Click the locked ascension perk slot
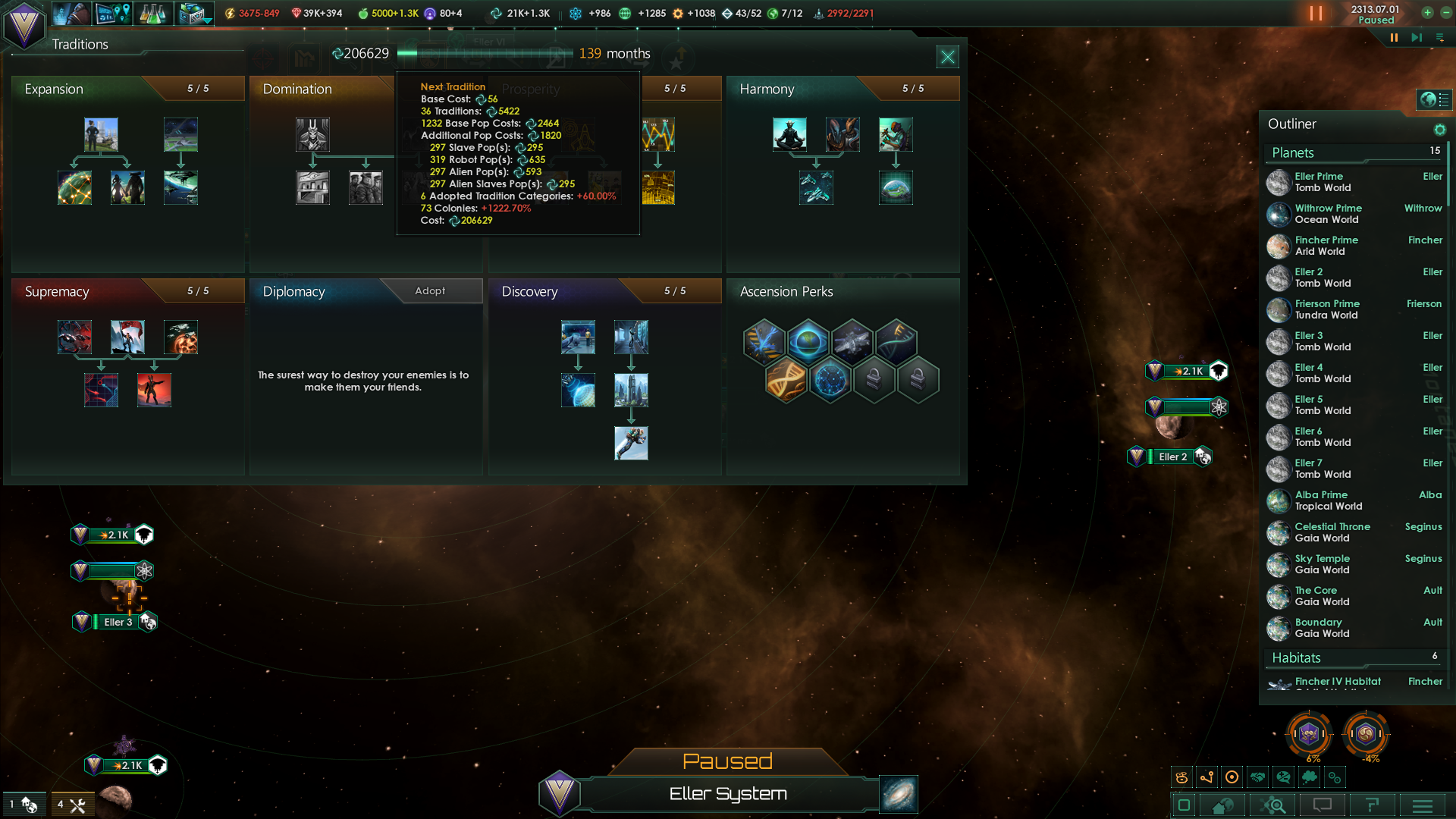Viewport: 1456px width, 819px height. (x=874, y=378)
